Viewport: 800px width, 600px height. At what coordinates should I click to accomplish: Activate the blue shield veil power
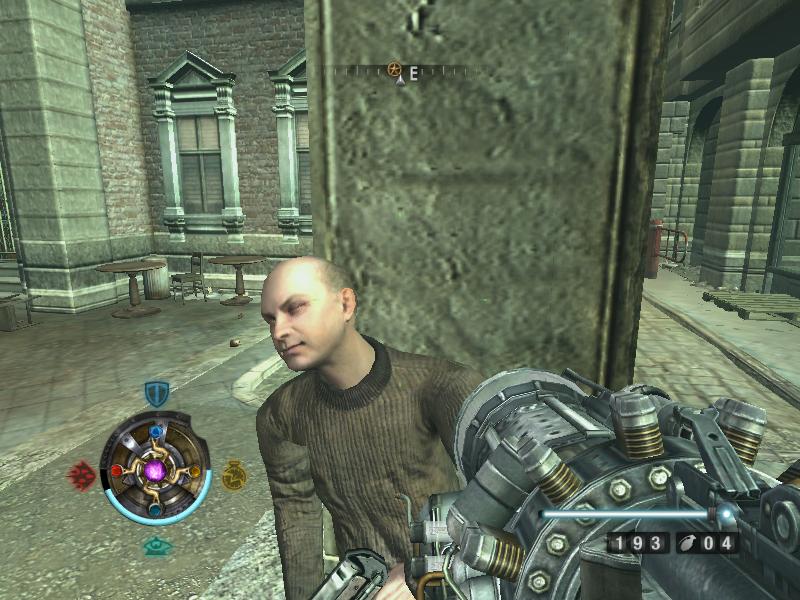[x=157, y=392]
